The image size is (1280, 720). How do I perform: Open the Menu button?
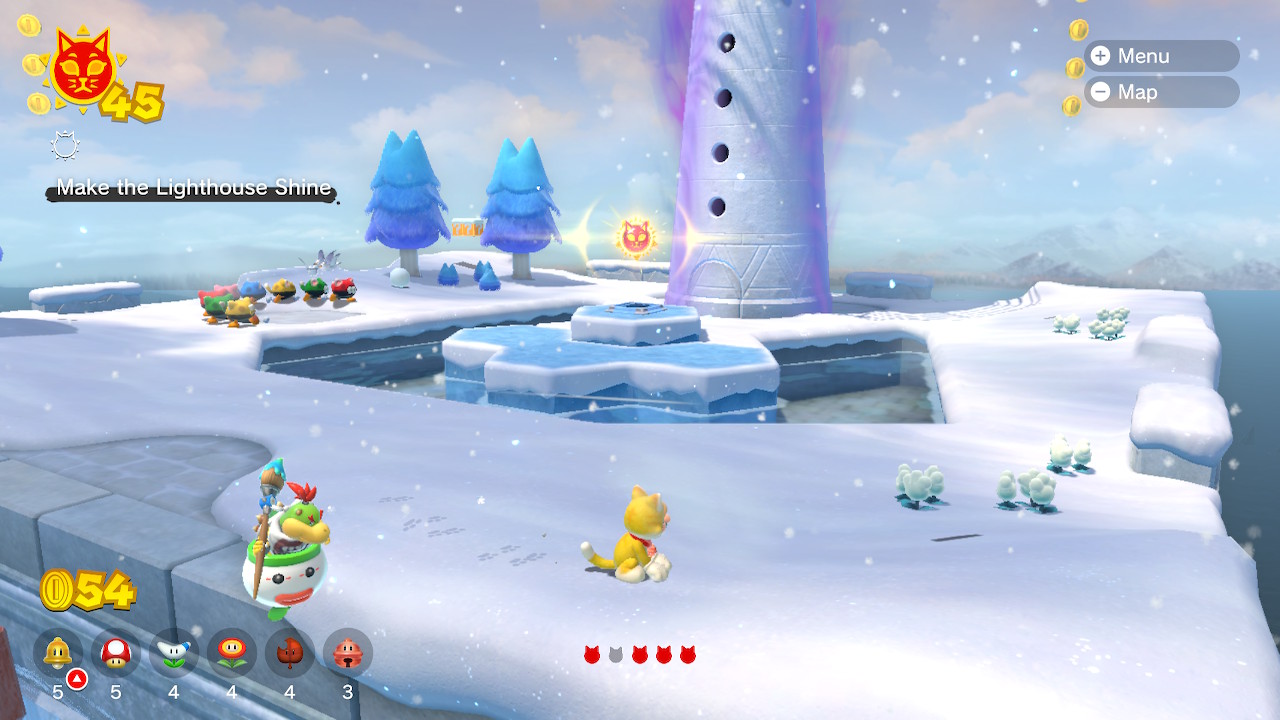[1160, 56]
